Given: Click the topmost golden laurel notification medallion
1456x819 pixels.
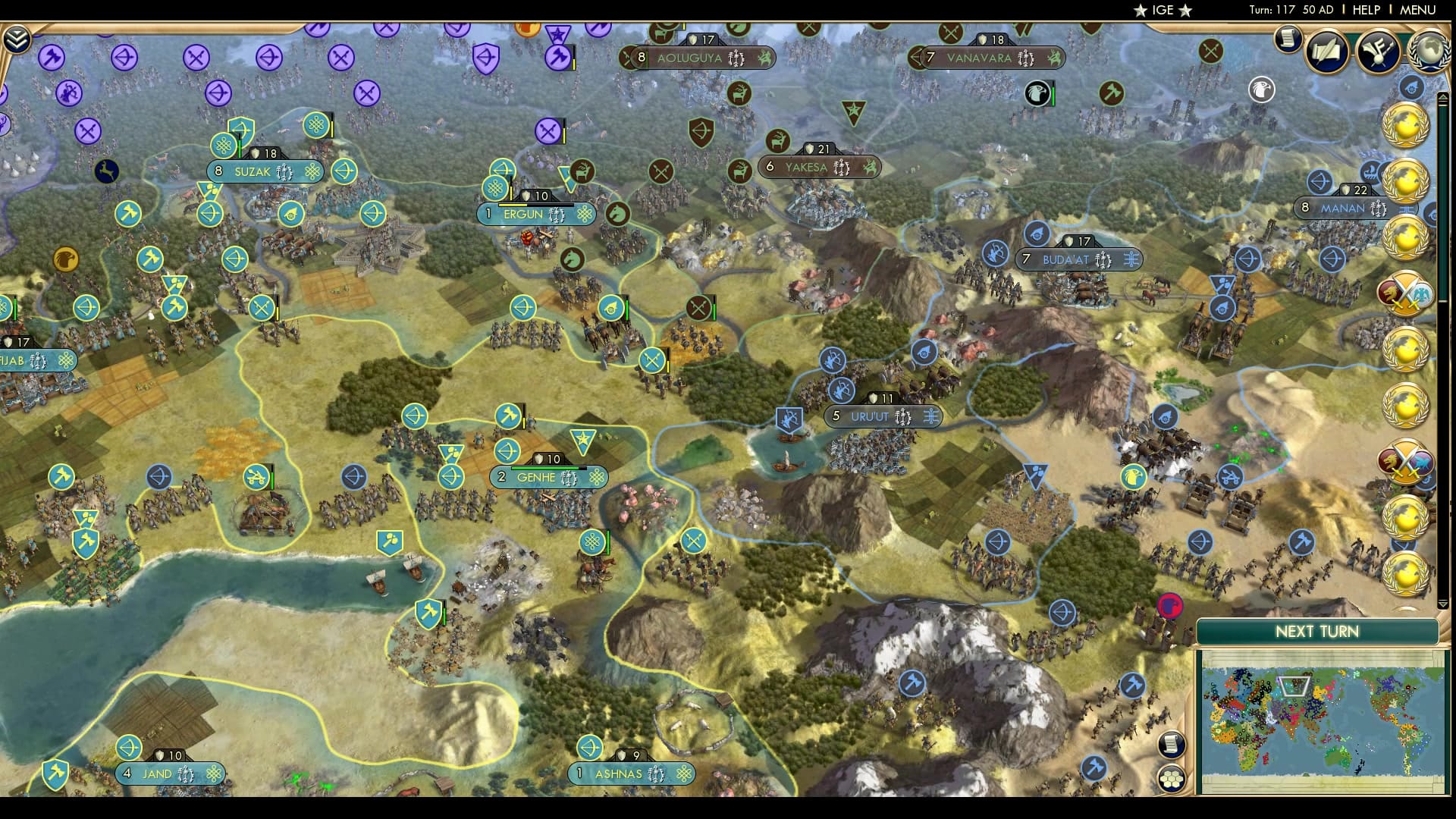Looking at the screenshot, I should pyautogui.click(x=1408, y=126).
